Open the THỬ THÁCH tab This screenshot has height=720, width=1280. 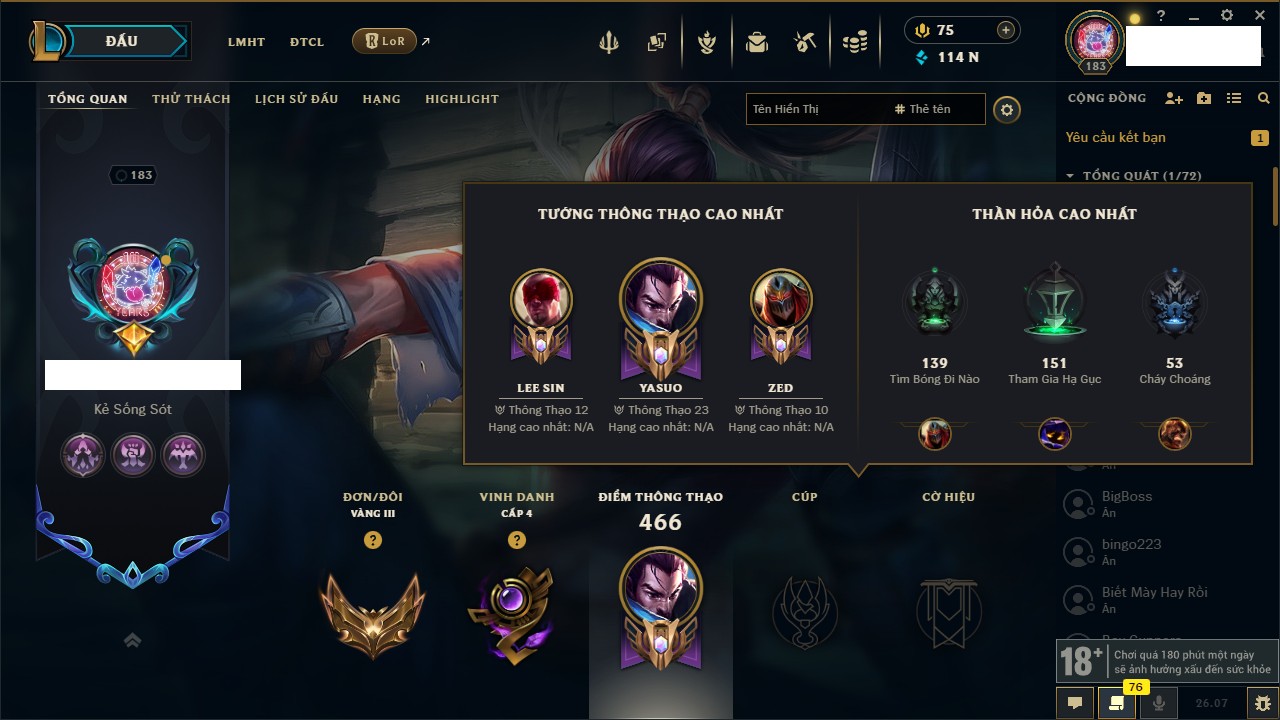(x=191, y=99)
